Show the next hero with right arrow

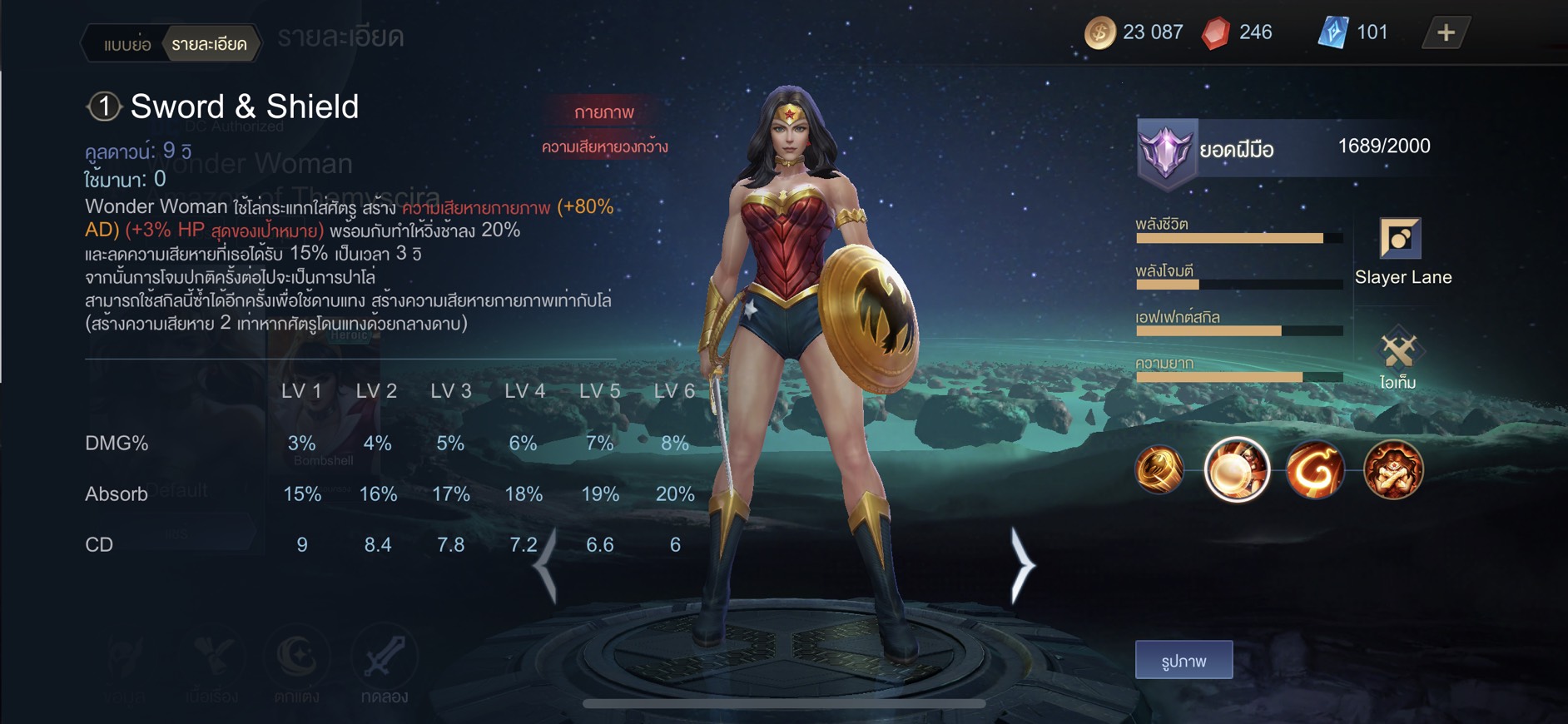(x=1022, y=566)
